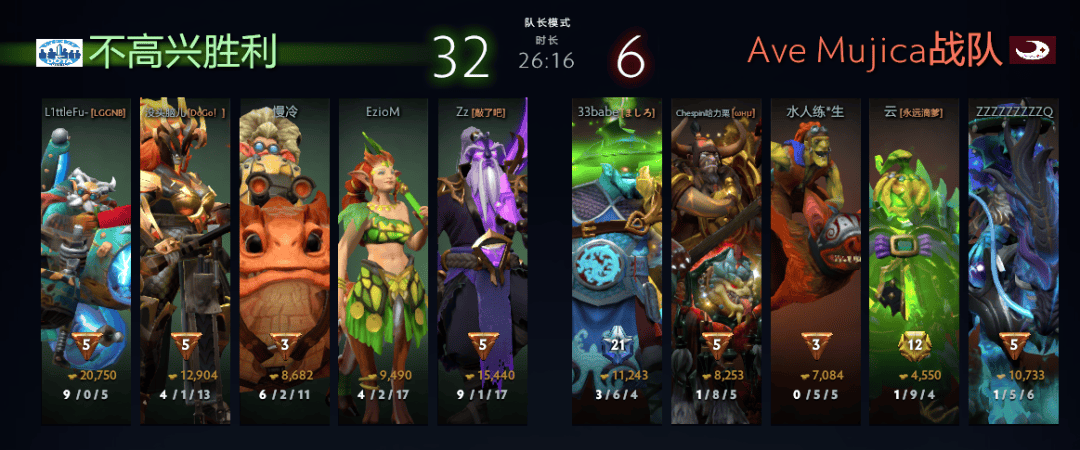Click the Zz player card
1080x450 pixels.
(482, 250)
